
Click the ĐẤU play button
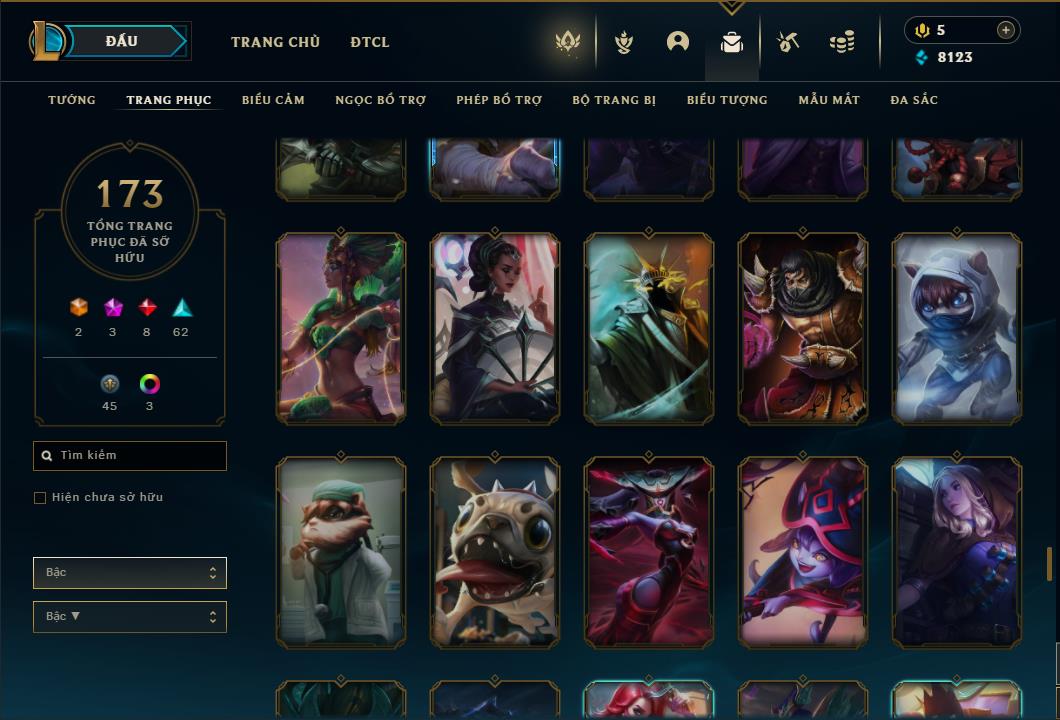point(122,41)
